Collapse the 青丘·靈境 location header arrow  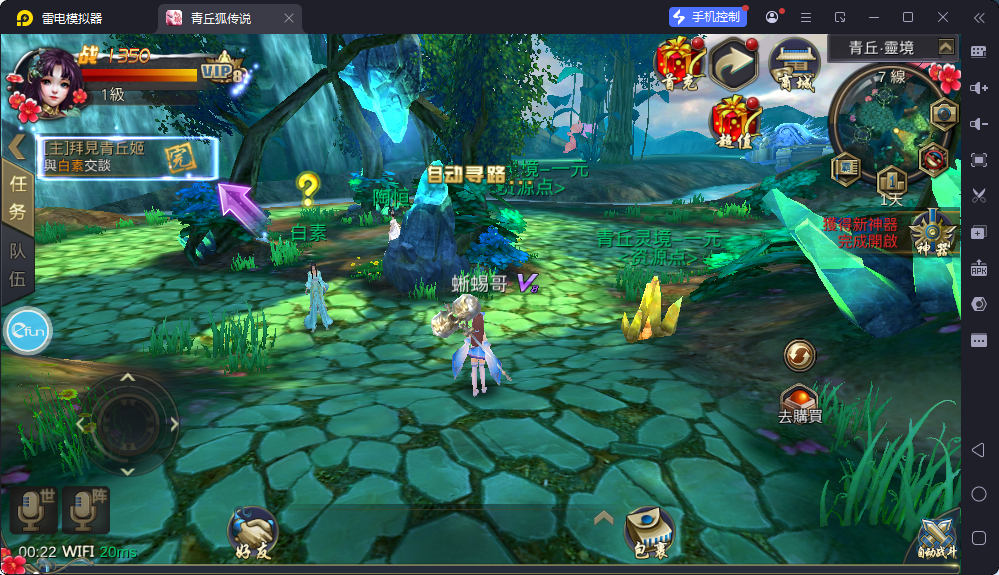945,47
